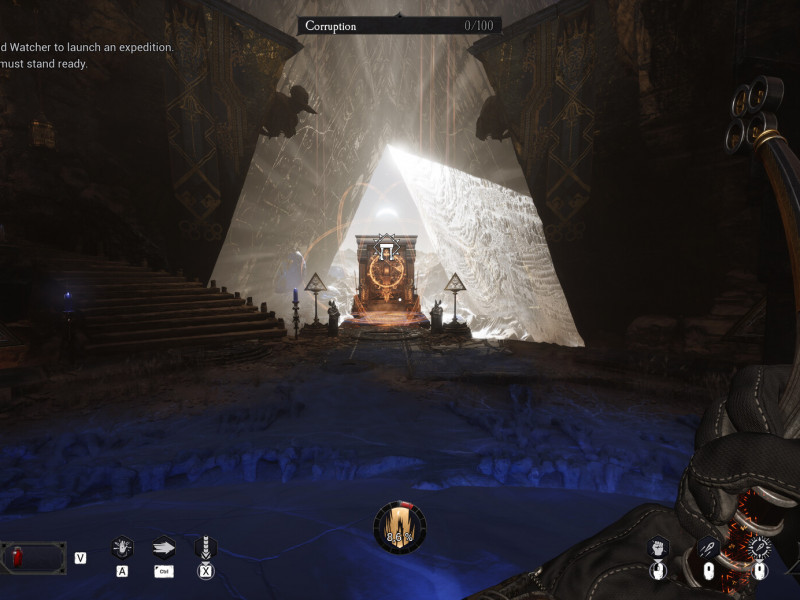This screenshot has height=600, width=800.
Task: Click the objective marker above the portal
Action: click(385, 246)
